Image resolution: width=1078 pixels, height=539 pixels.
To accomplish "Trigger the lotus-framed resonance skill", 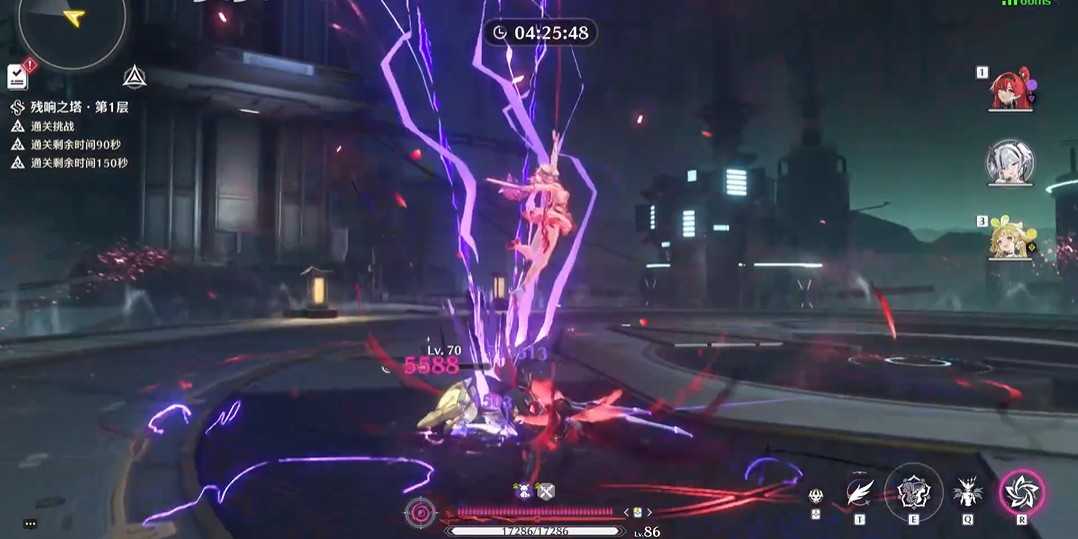I will [x=913, y=491].
